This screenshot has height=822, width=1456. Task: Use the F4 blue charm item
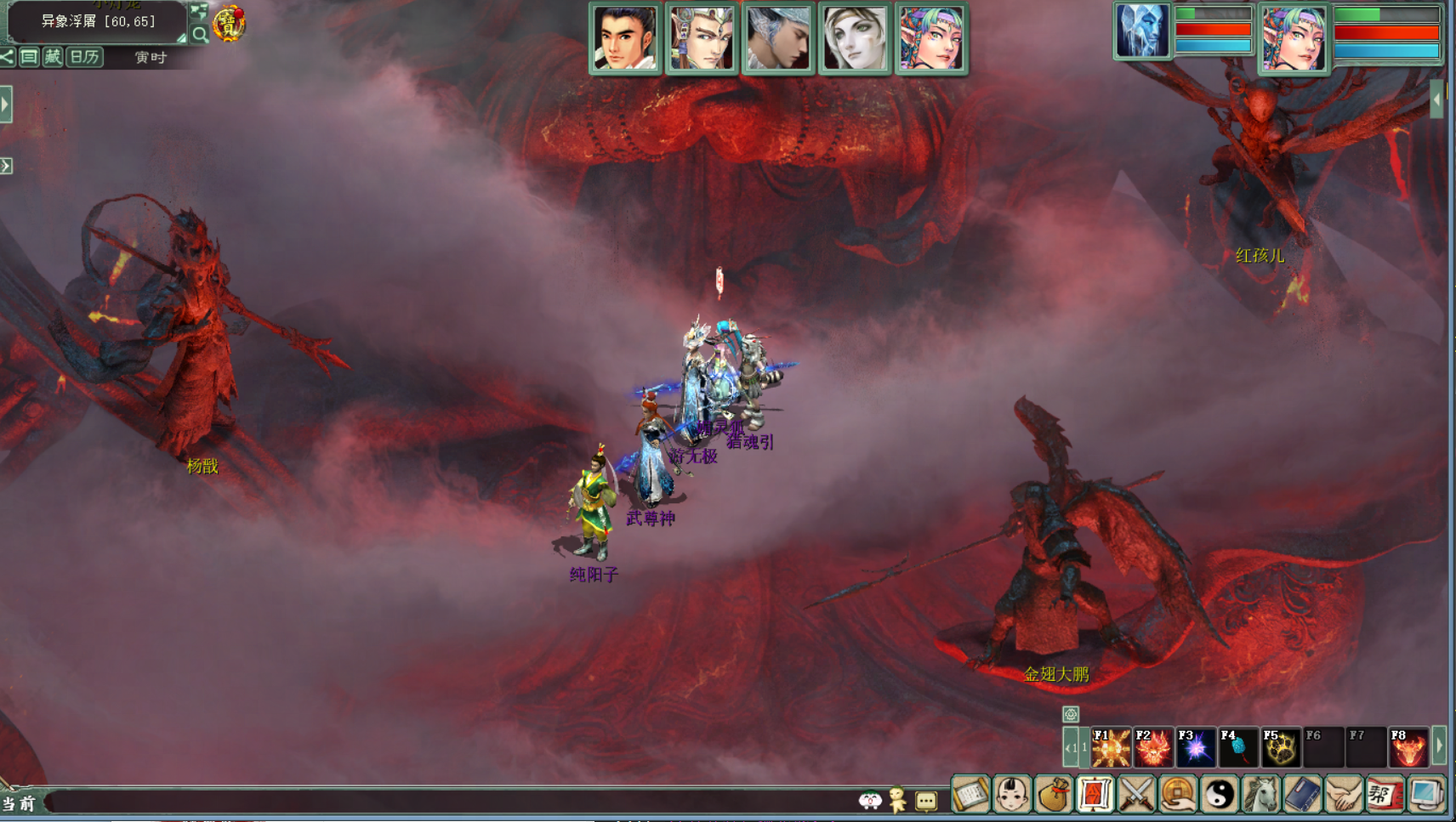click(1238, 748)
